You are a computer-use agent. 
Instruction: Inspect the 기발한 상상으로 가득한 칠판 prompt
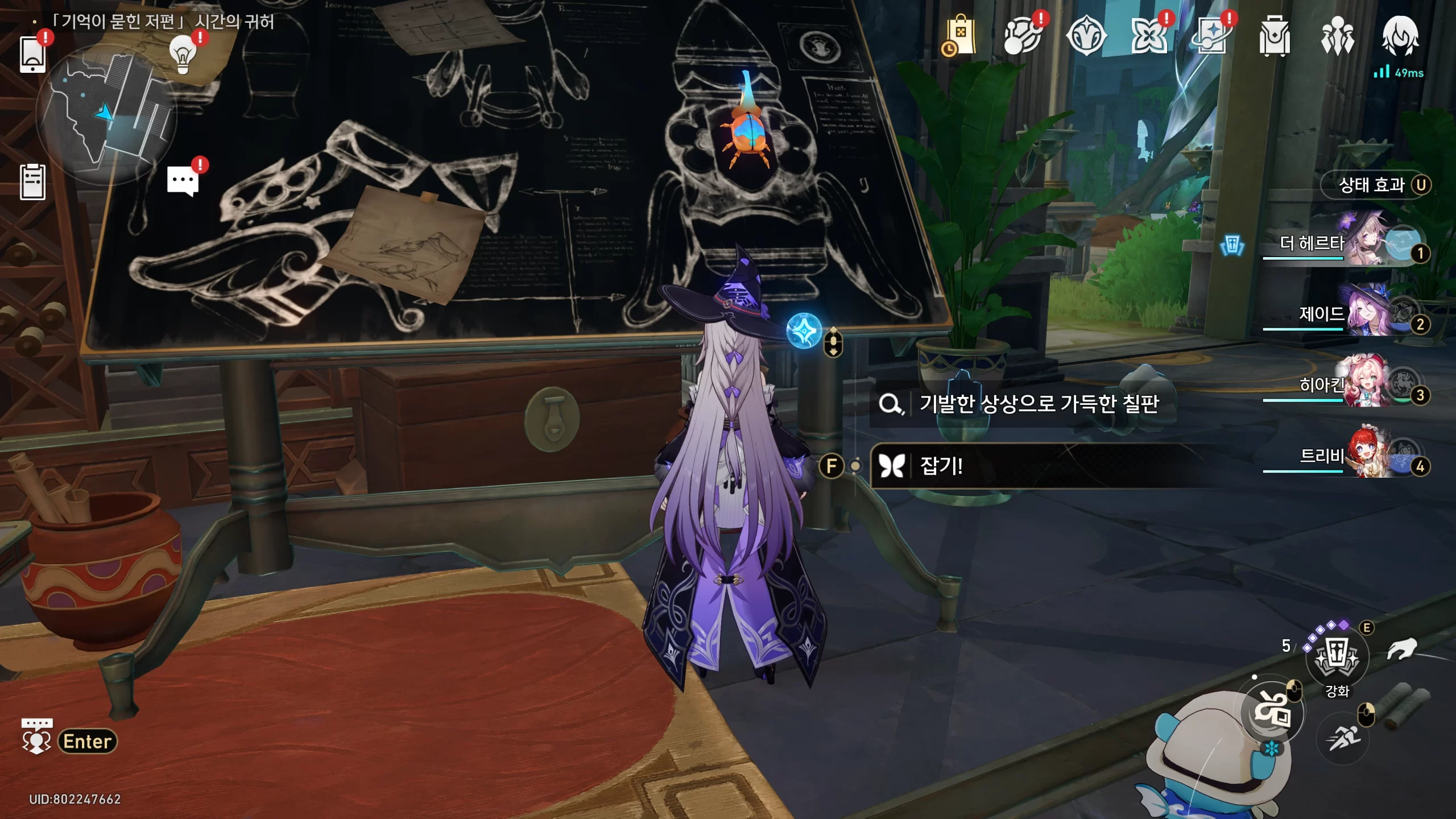click(1039, 404)
